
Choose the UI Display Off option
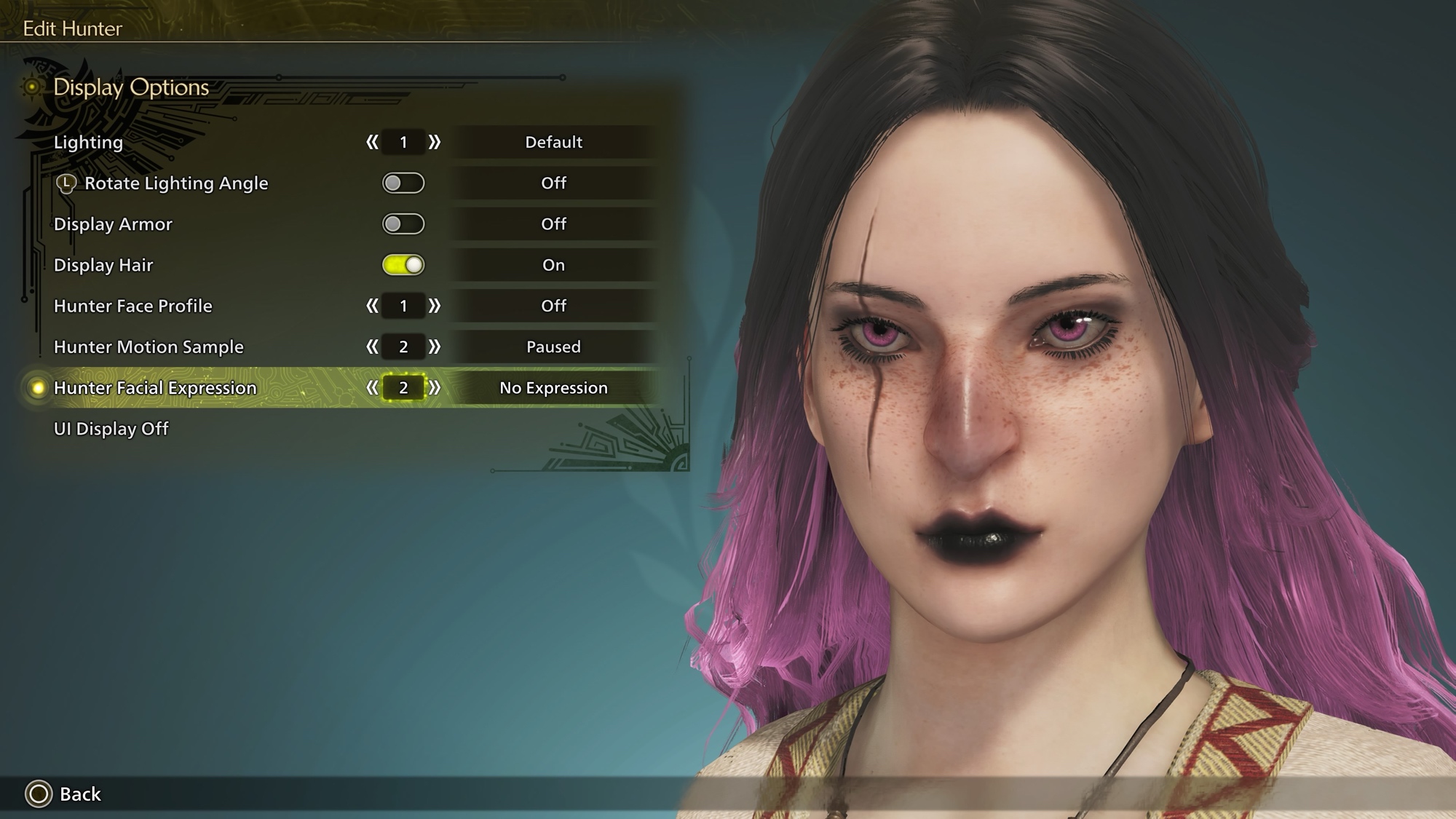click(x=111, y=429)
